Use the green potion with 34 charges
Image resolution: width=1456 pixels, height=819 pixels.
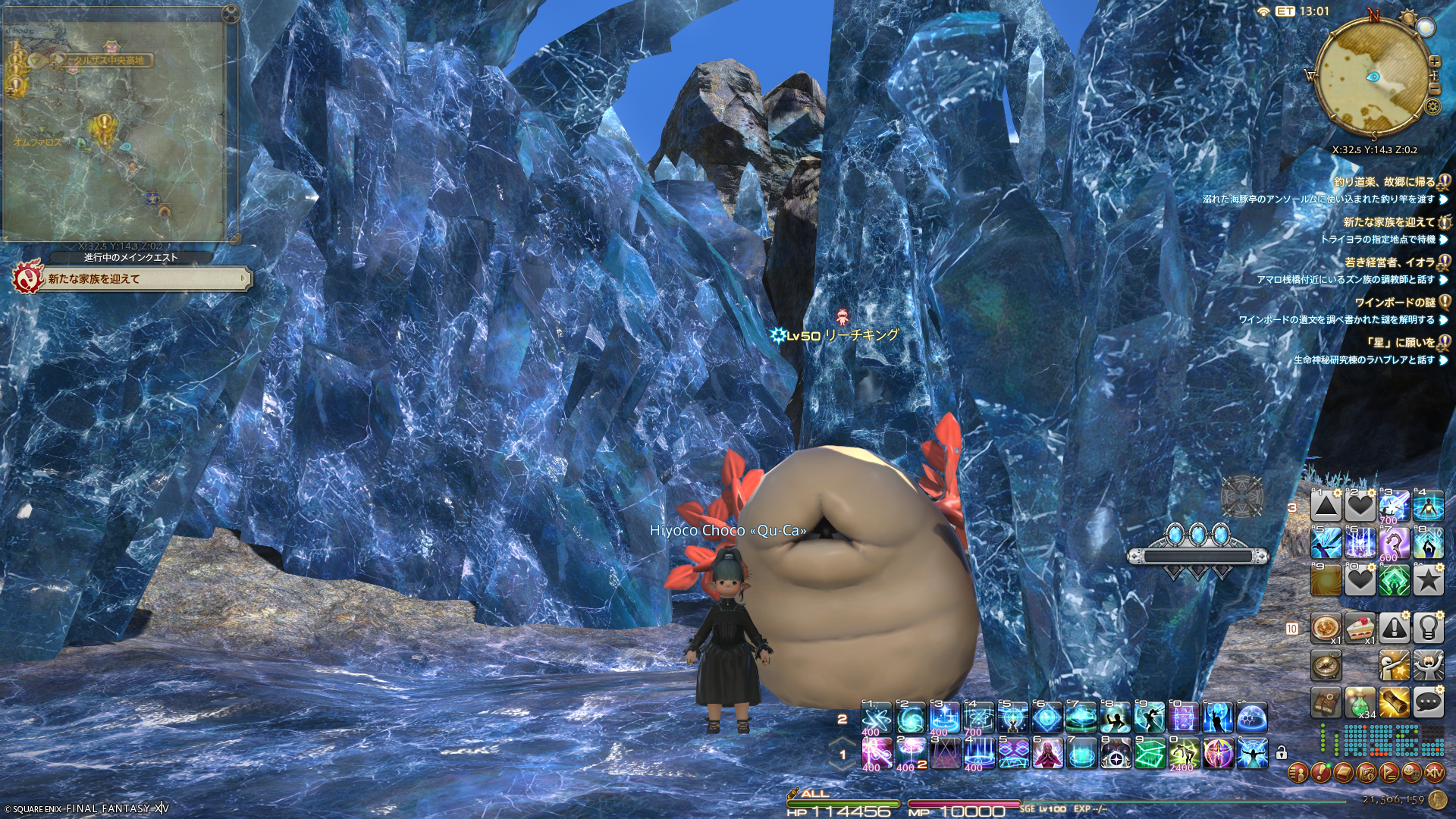click(x=1360, y=703)
